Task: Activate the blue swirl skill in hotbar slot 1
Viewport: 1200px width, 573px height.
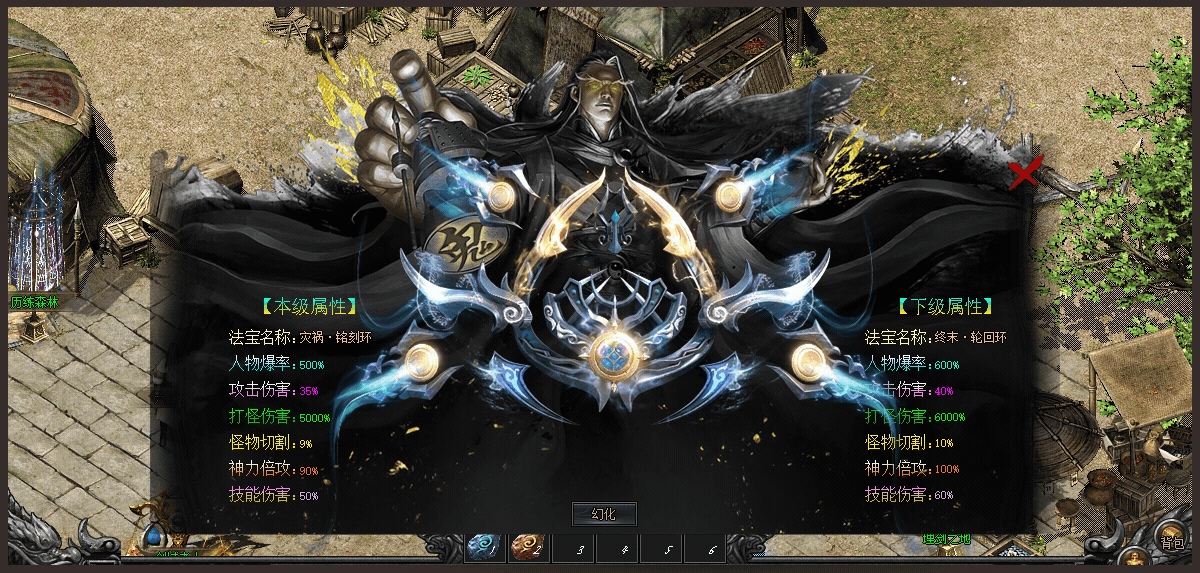Action: click(x=485, y=547)
